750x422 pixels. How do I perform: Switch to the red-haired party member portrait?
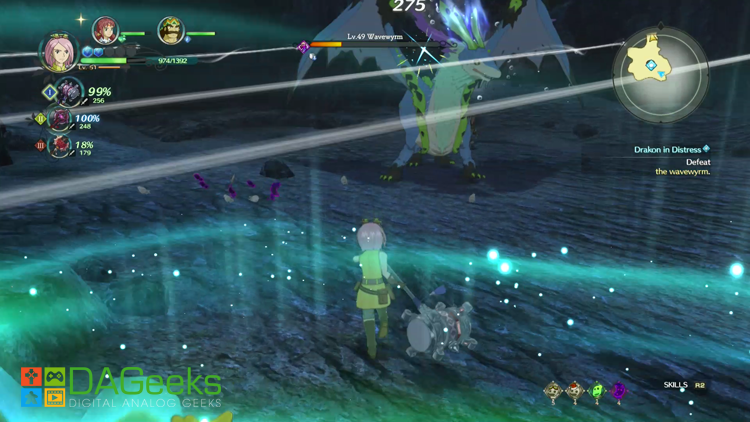tap(104, 31)
